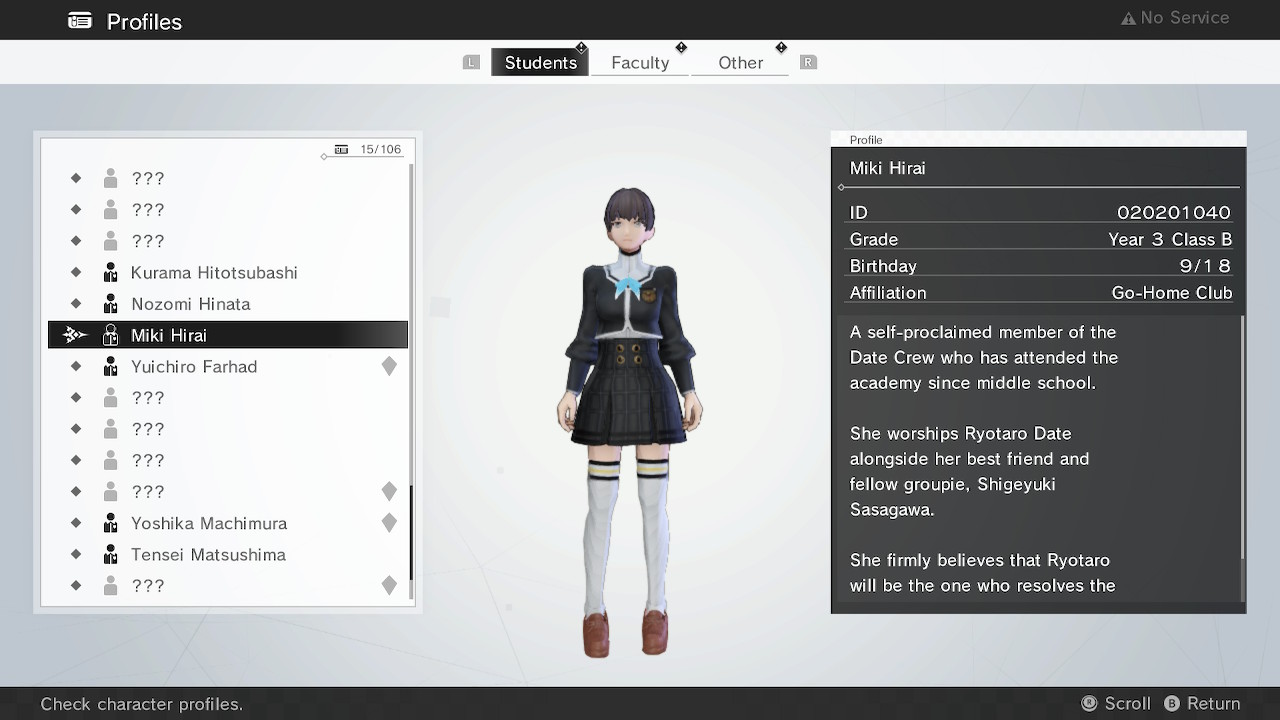Choose Nozomi Hinata from the list
1280x720 pixels.
pos(190,304)
